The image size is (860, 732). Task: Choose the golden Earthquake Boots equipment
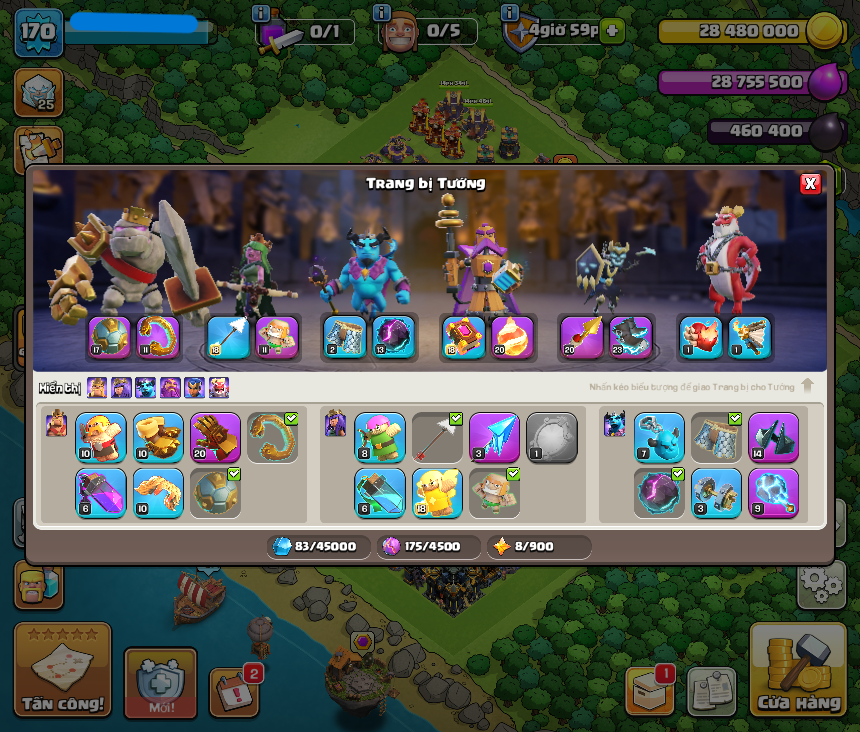tap(158, 438)
